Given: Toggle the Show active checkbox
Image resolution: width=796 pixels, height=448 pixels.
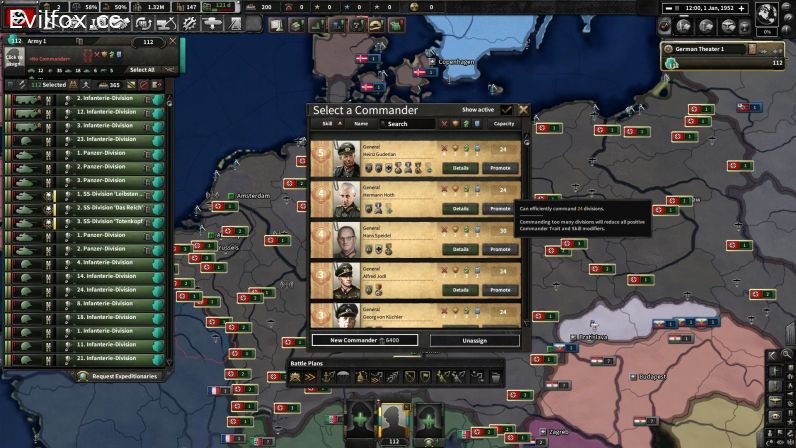Looking at the screenshot, I should tap(507, 110).
